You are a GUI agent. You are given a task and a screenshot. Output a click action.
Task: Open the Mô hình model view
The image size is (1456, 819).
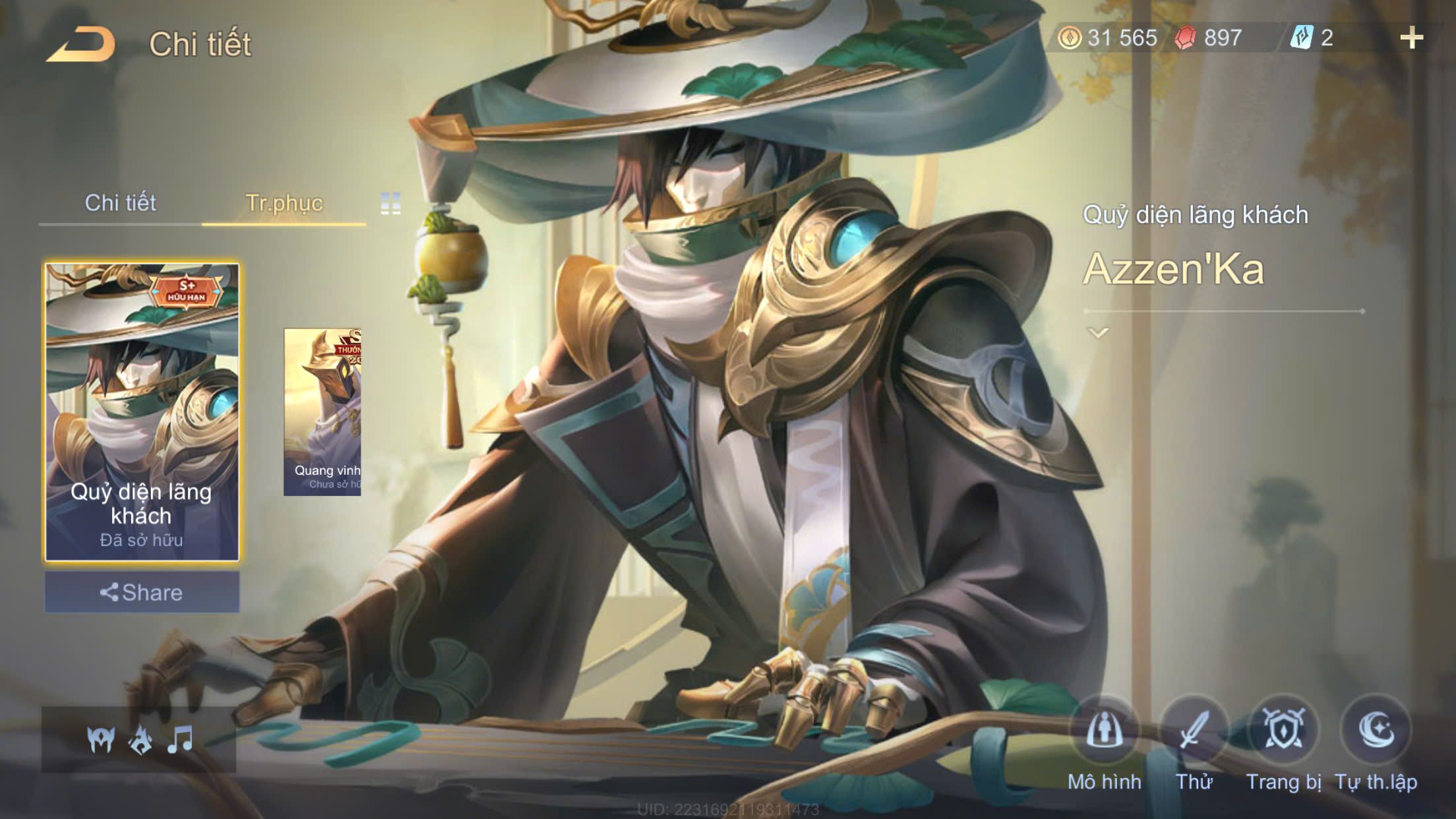pos(1105,731)
